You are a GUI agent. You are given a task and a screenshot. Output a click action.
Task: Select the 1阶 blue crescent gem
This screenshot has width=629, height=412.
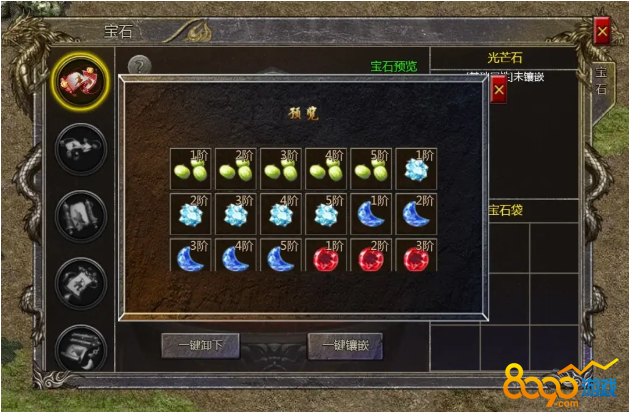point(371,213)
